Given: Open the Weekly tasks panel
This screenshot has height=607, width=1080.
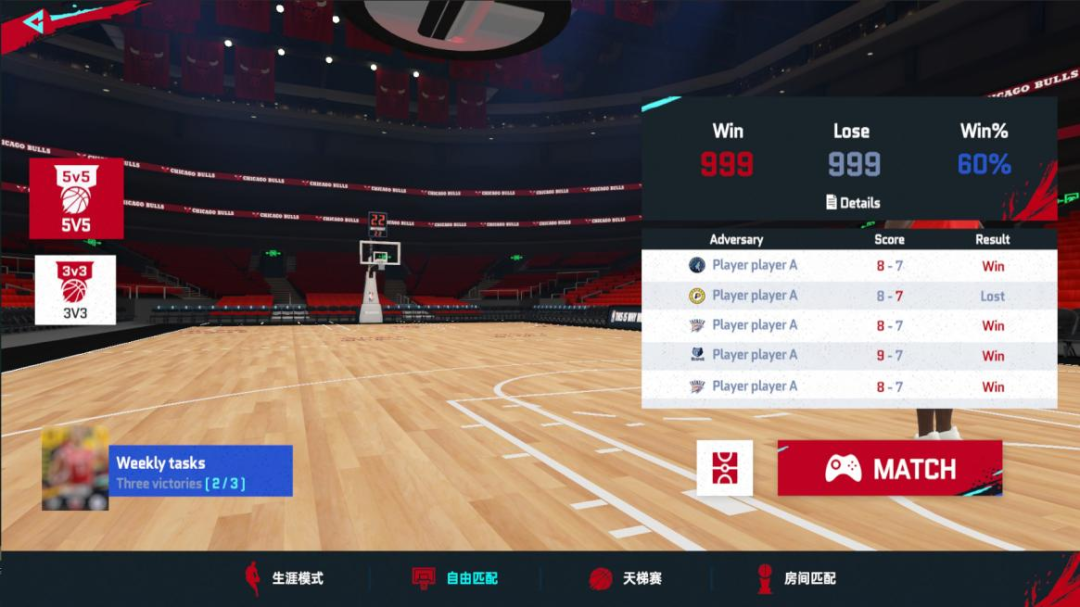Looking at the screenshot, I should 200,471.
